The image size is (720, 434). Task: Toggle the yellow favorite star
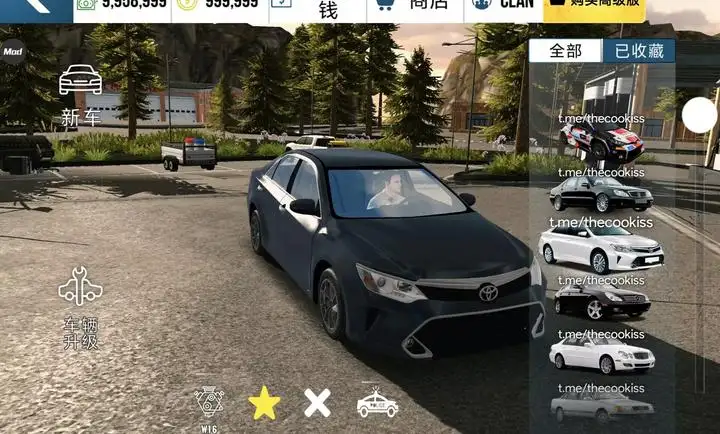pos(264,403)
